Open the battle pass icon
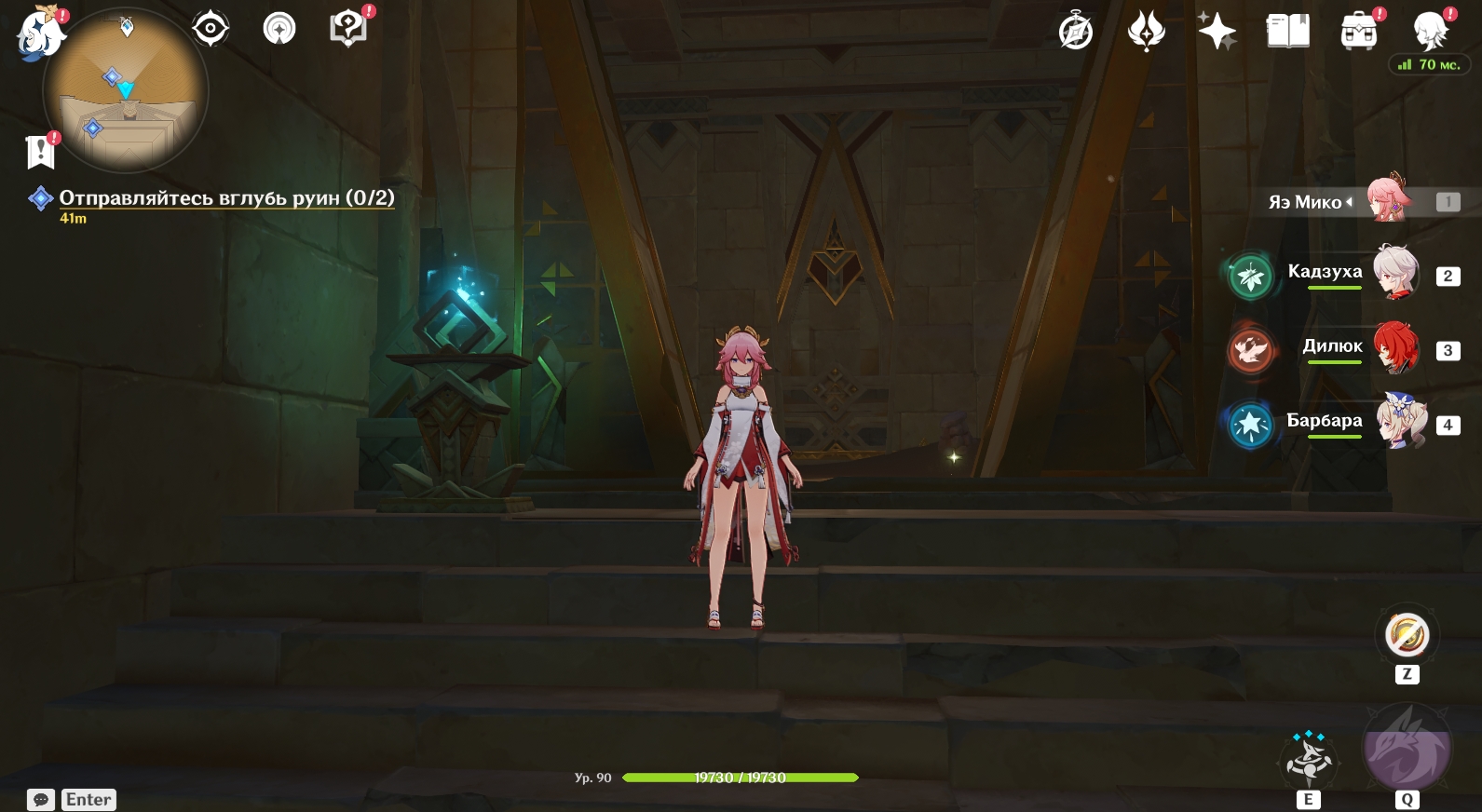 click(x=1146, y=32)
